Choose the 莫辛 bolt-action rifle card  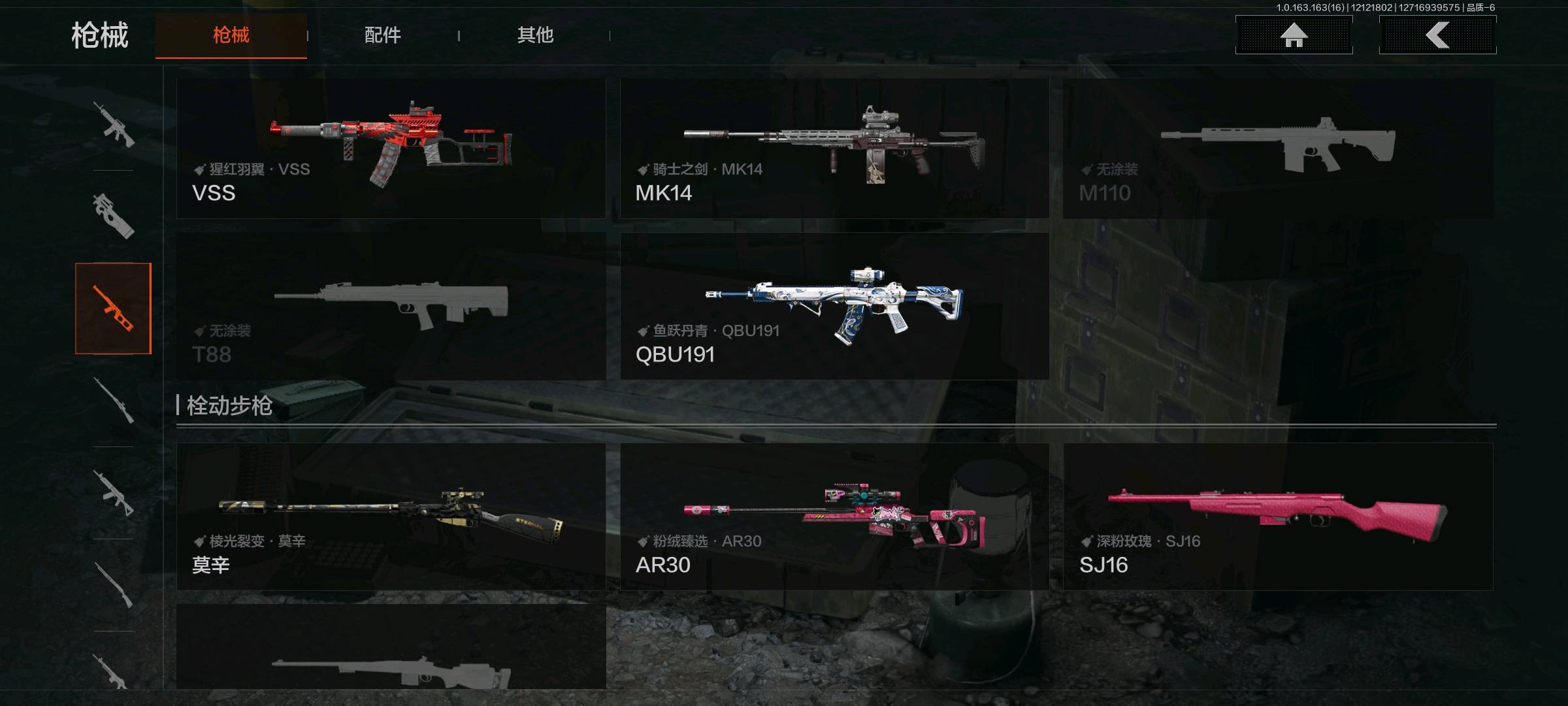point(391,516)
